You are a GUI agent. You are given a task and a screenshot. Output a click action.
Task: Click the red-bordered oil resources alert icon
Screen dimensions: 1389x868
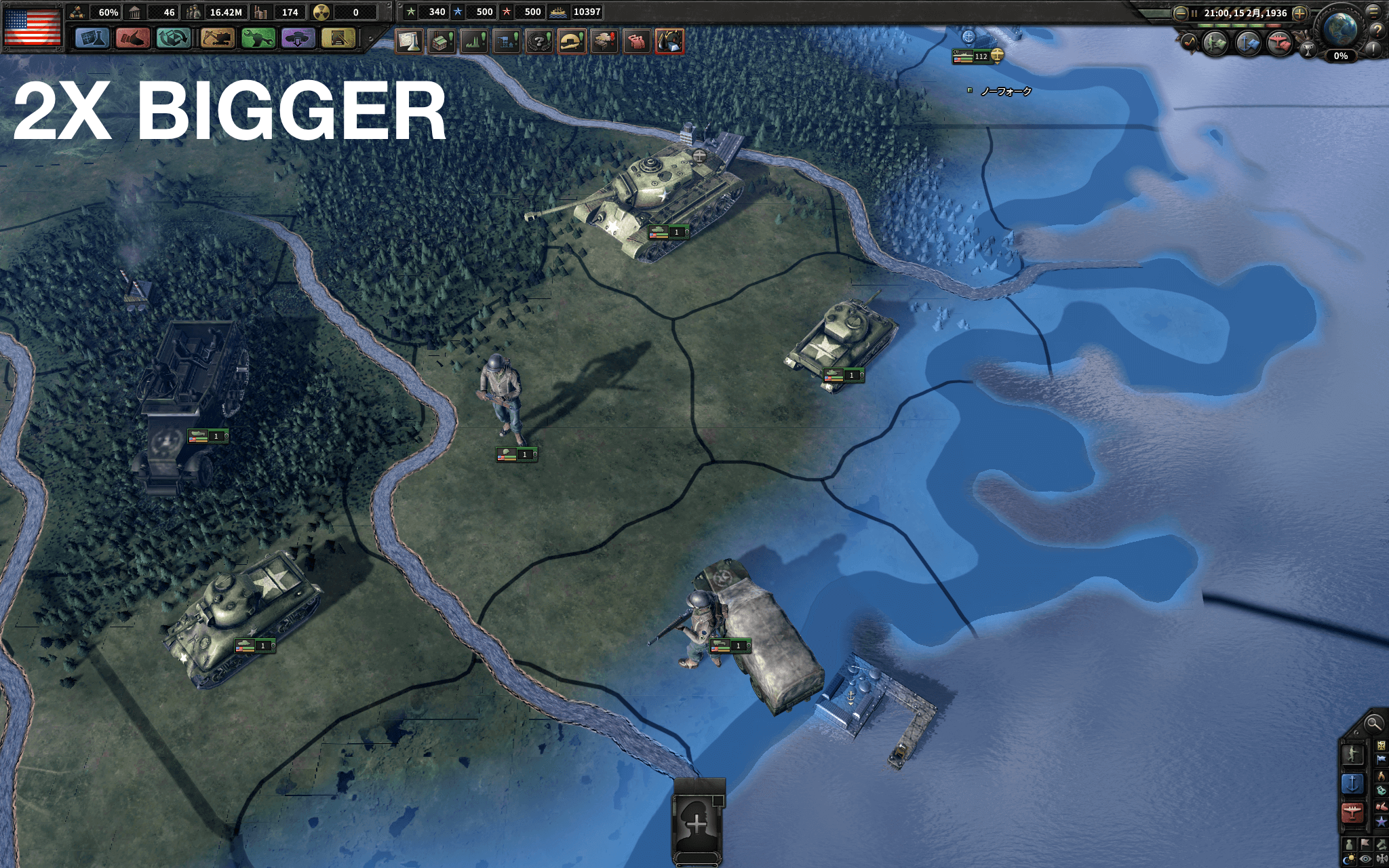[669, 41]
